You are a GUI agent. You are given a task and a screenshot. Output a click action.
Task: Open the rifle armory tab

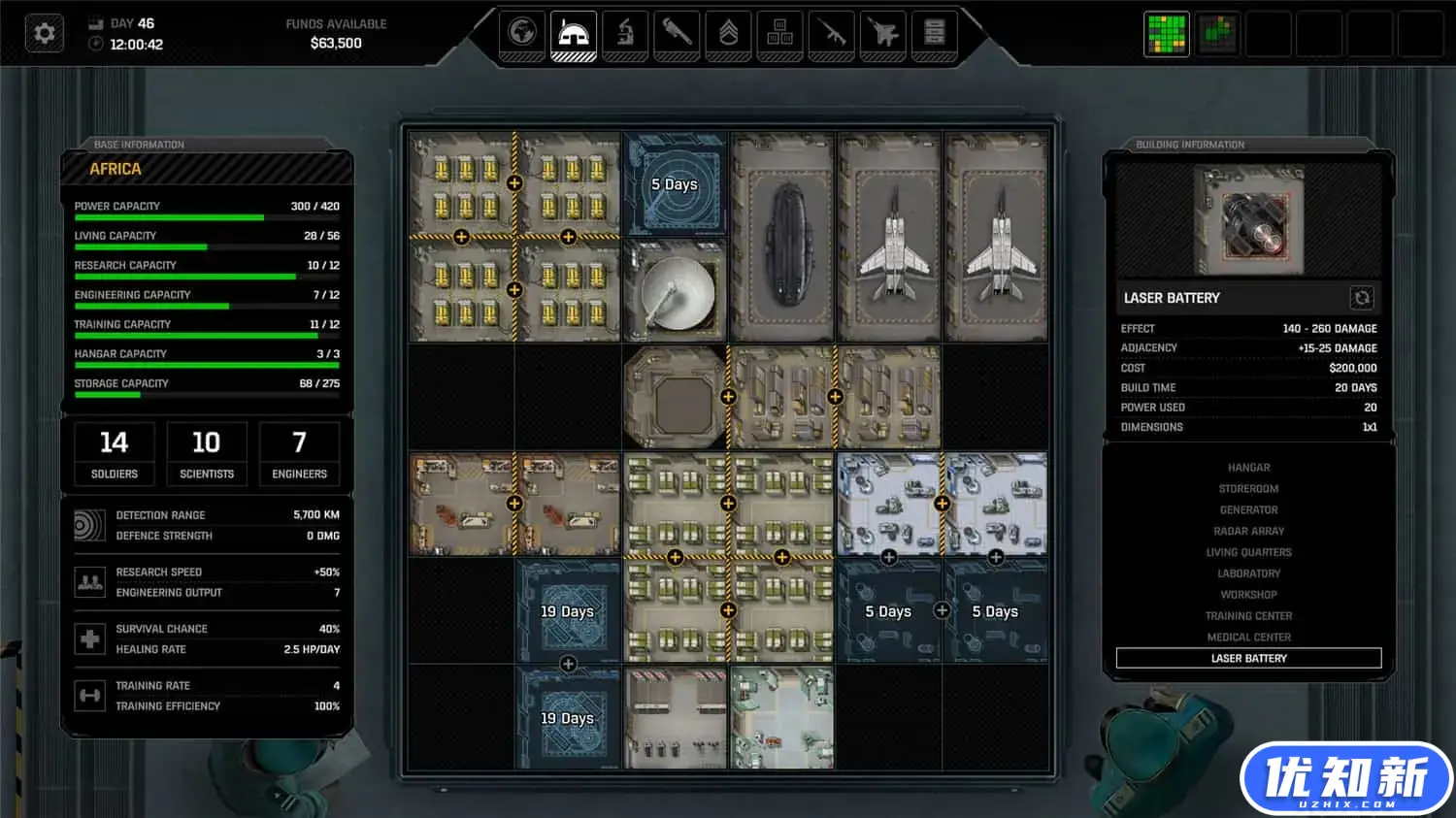tap(832, 33)
